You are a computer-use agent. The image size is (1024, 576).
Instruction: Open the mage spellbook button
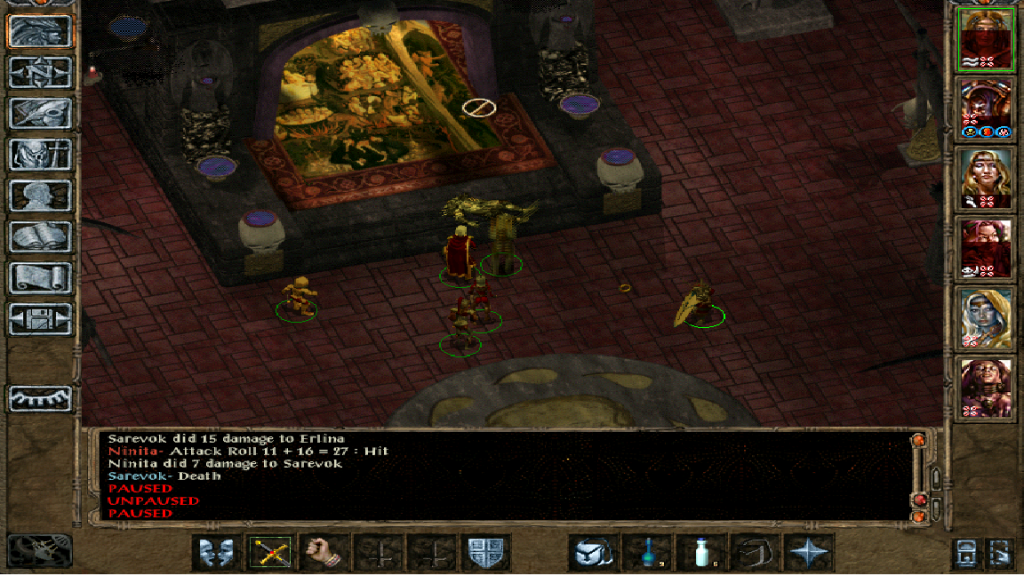coord(41,236)
